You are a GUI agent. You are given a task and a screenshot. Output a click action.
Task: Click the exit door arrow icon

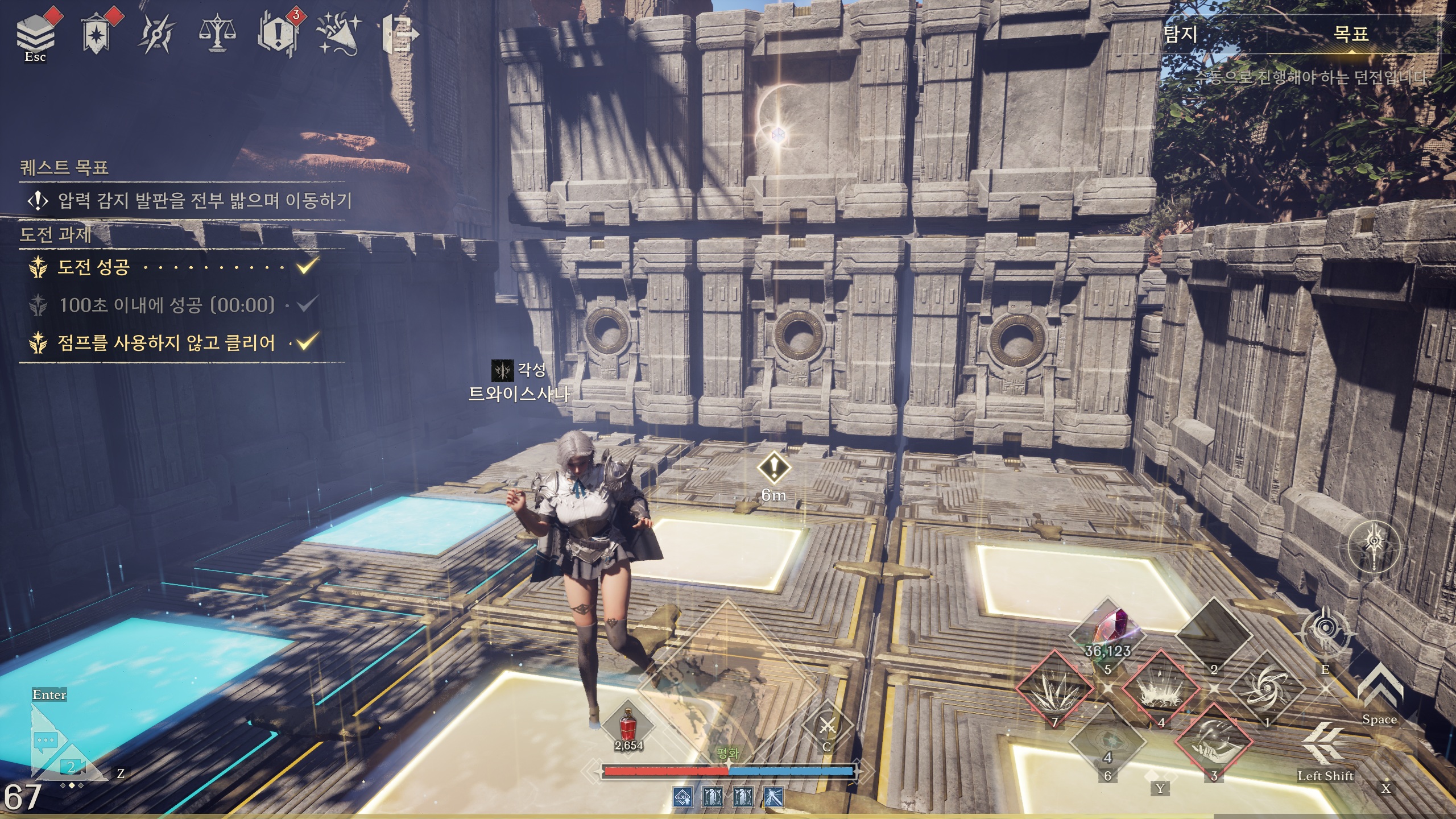point(400,34)
